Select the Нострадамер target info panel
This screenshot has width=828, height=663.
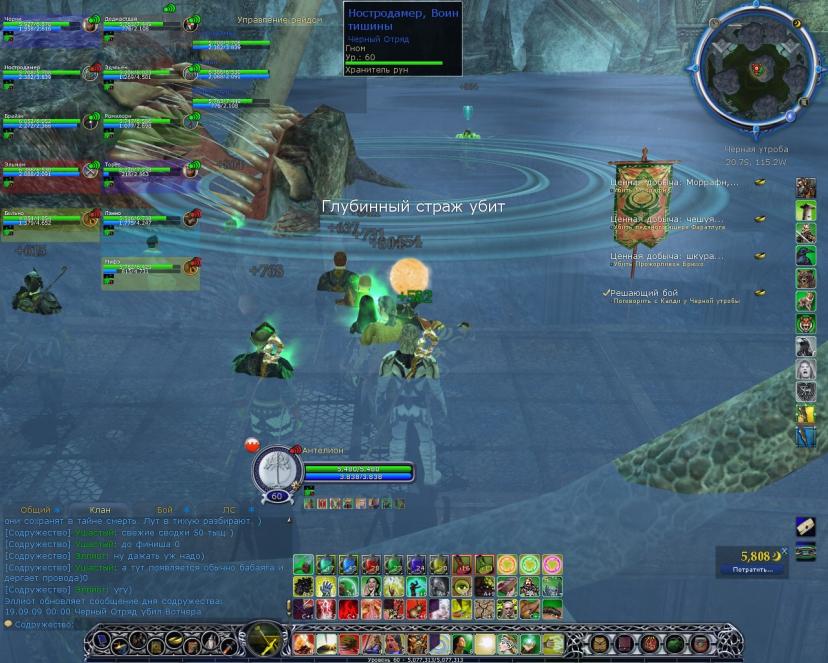click(x=402, y=38)
